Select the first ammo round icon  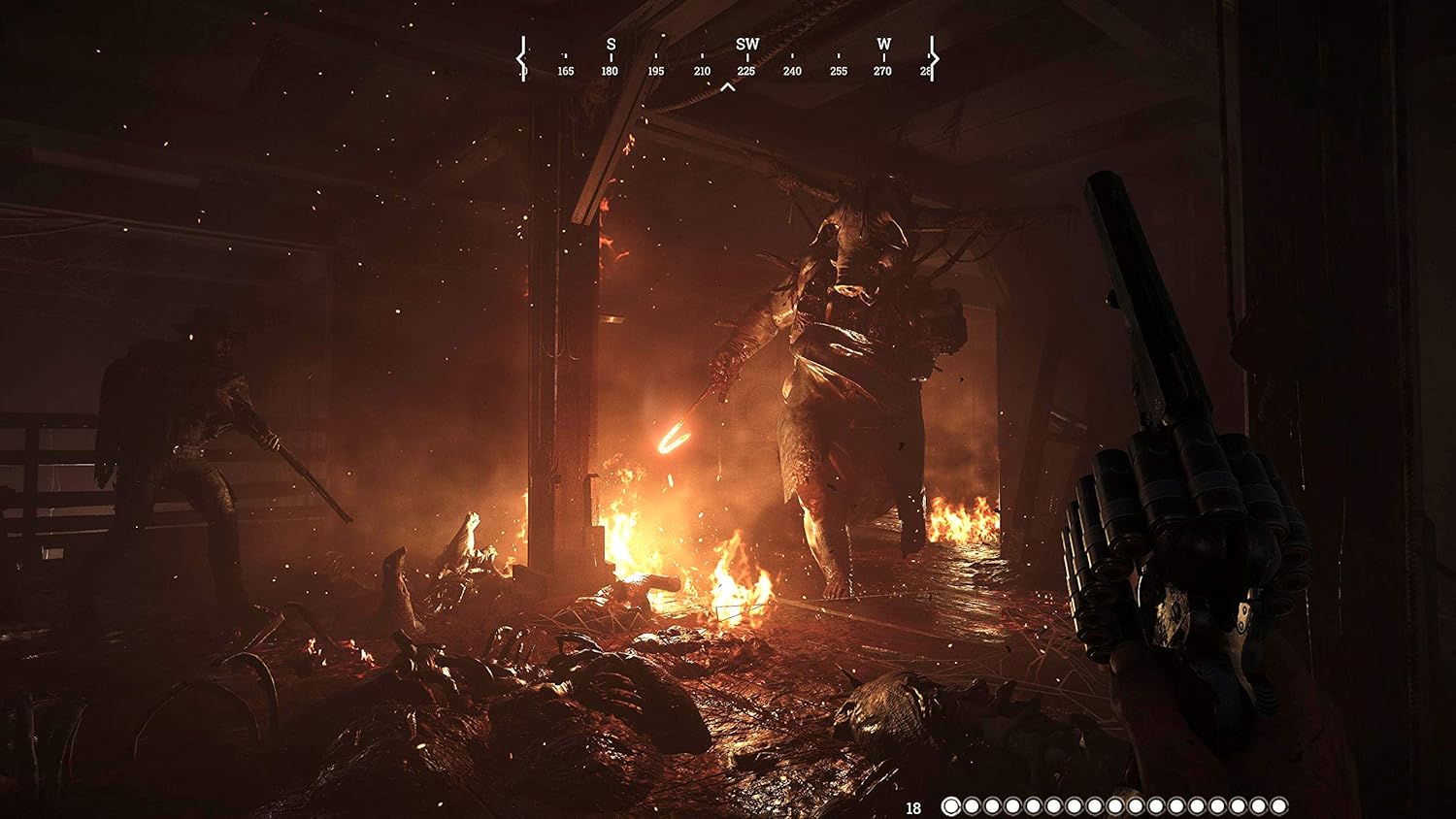click(x=950, y=805)
